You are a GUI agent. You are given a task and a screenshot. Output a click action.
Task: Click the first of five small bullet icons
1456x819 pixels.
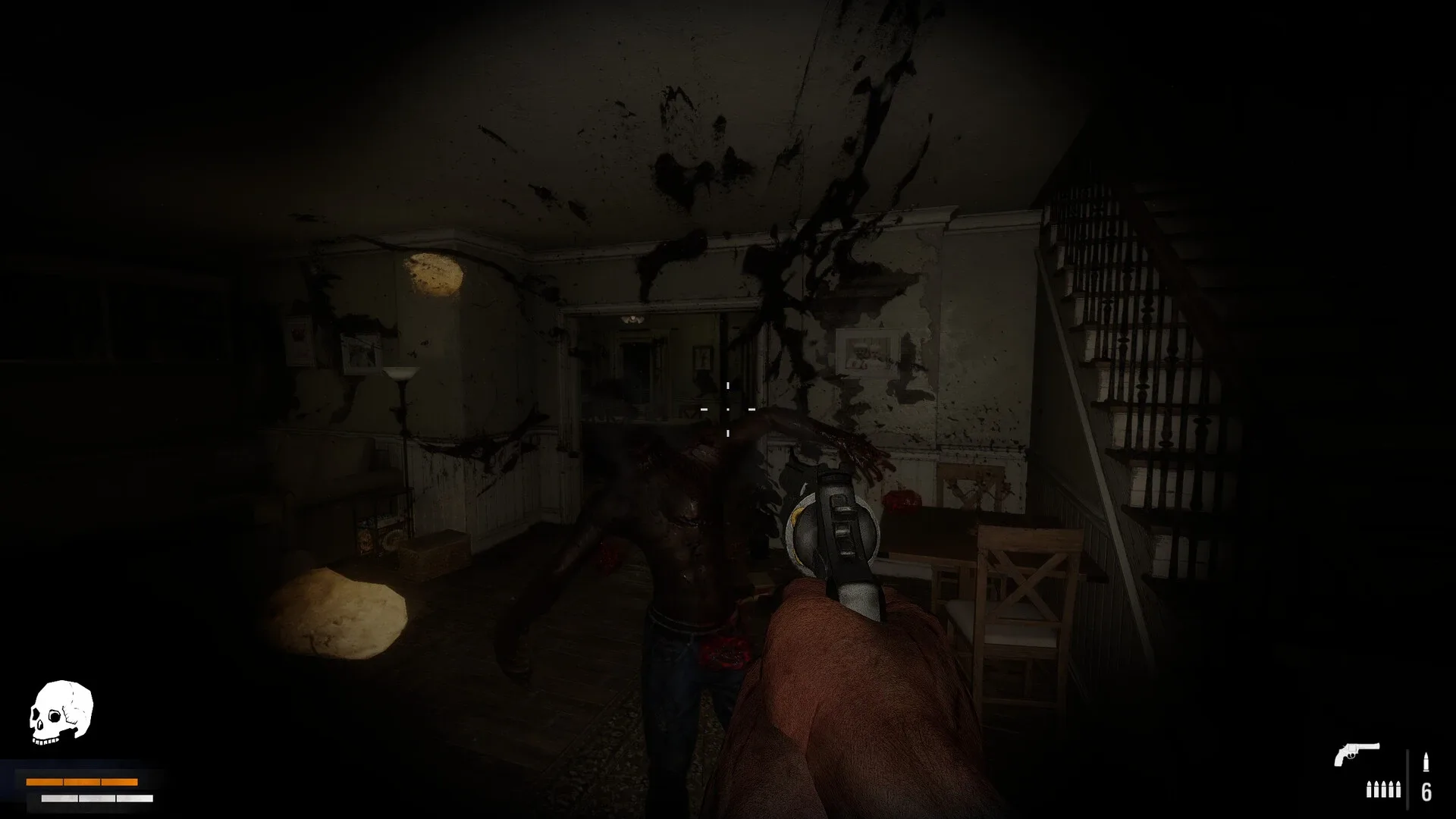click(x=1369, y=789)
